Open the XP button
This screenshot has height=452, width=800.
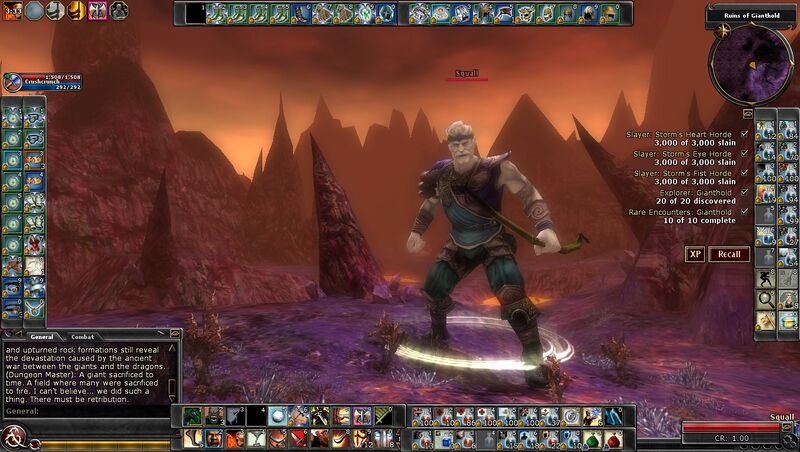695,254
